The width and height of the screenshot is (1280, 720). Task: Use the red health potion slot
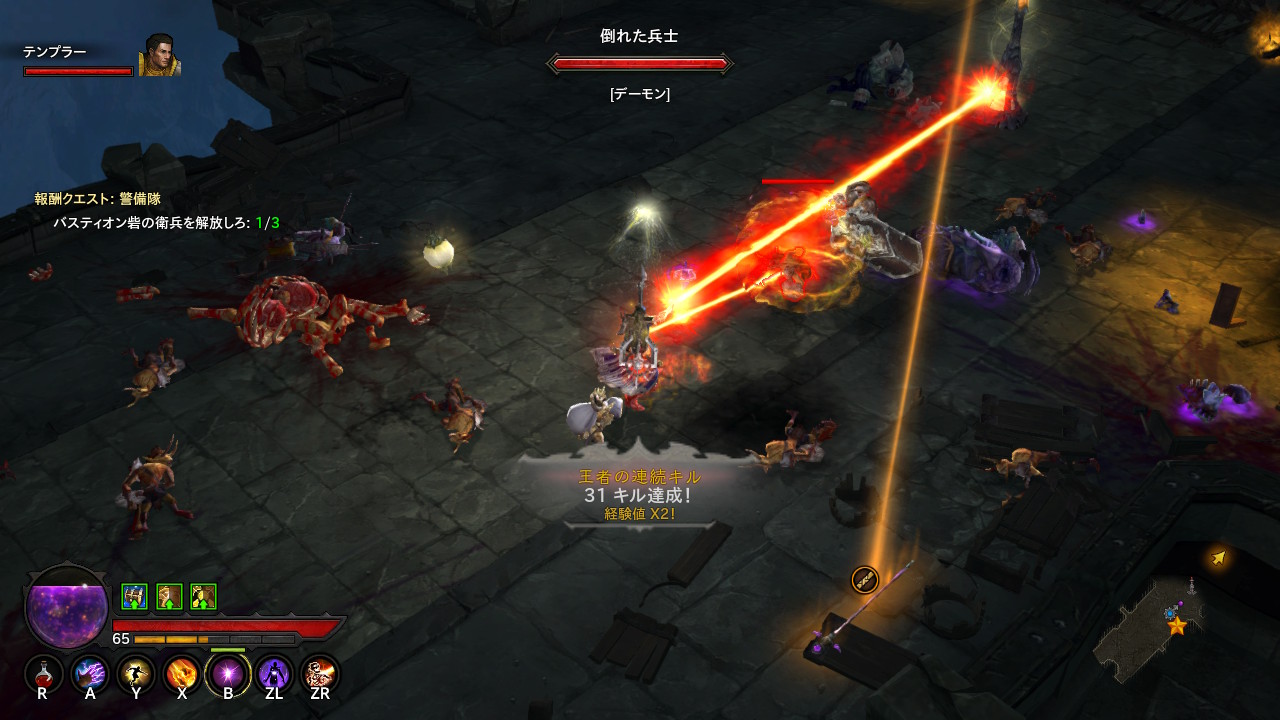click(x=43, y=673)
